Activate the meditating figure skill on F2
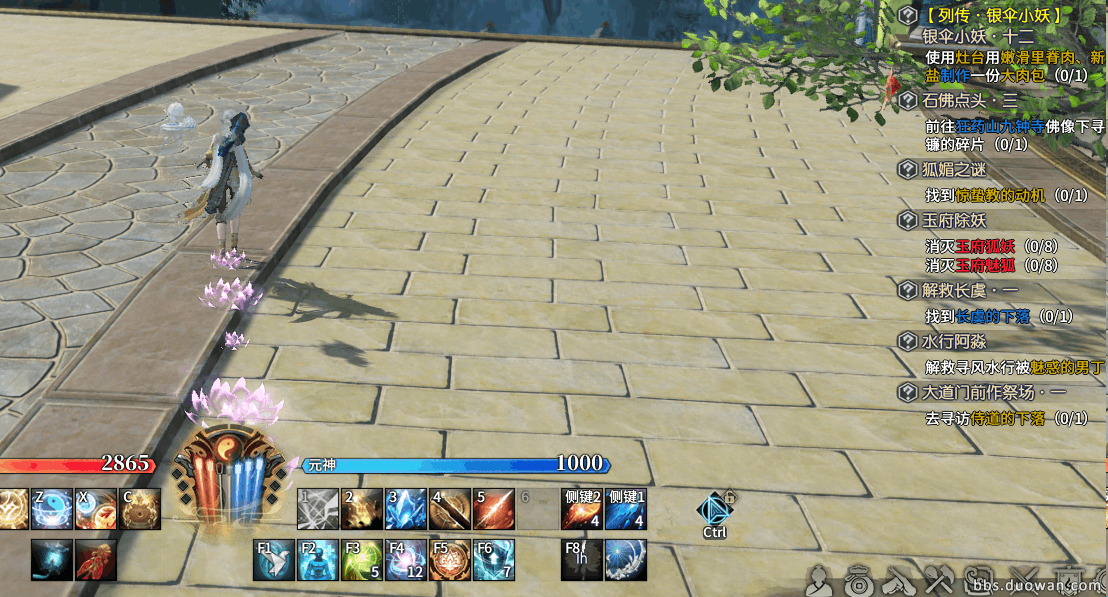 [318, 560]
